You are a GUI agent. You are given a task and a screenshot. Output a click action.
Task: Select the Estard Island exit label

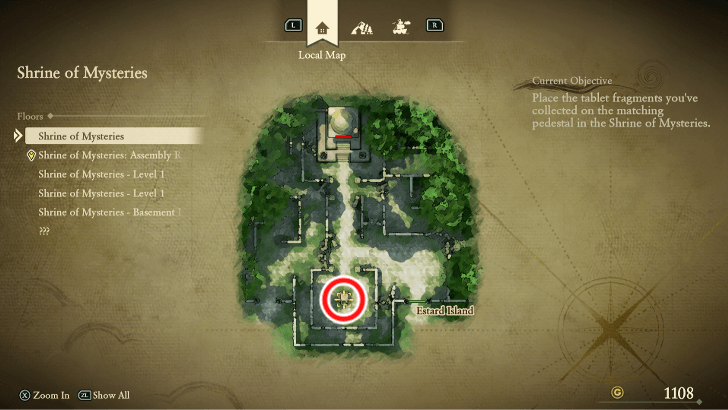[x=444, y=311]
